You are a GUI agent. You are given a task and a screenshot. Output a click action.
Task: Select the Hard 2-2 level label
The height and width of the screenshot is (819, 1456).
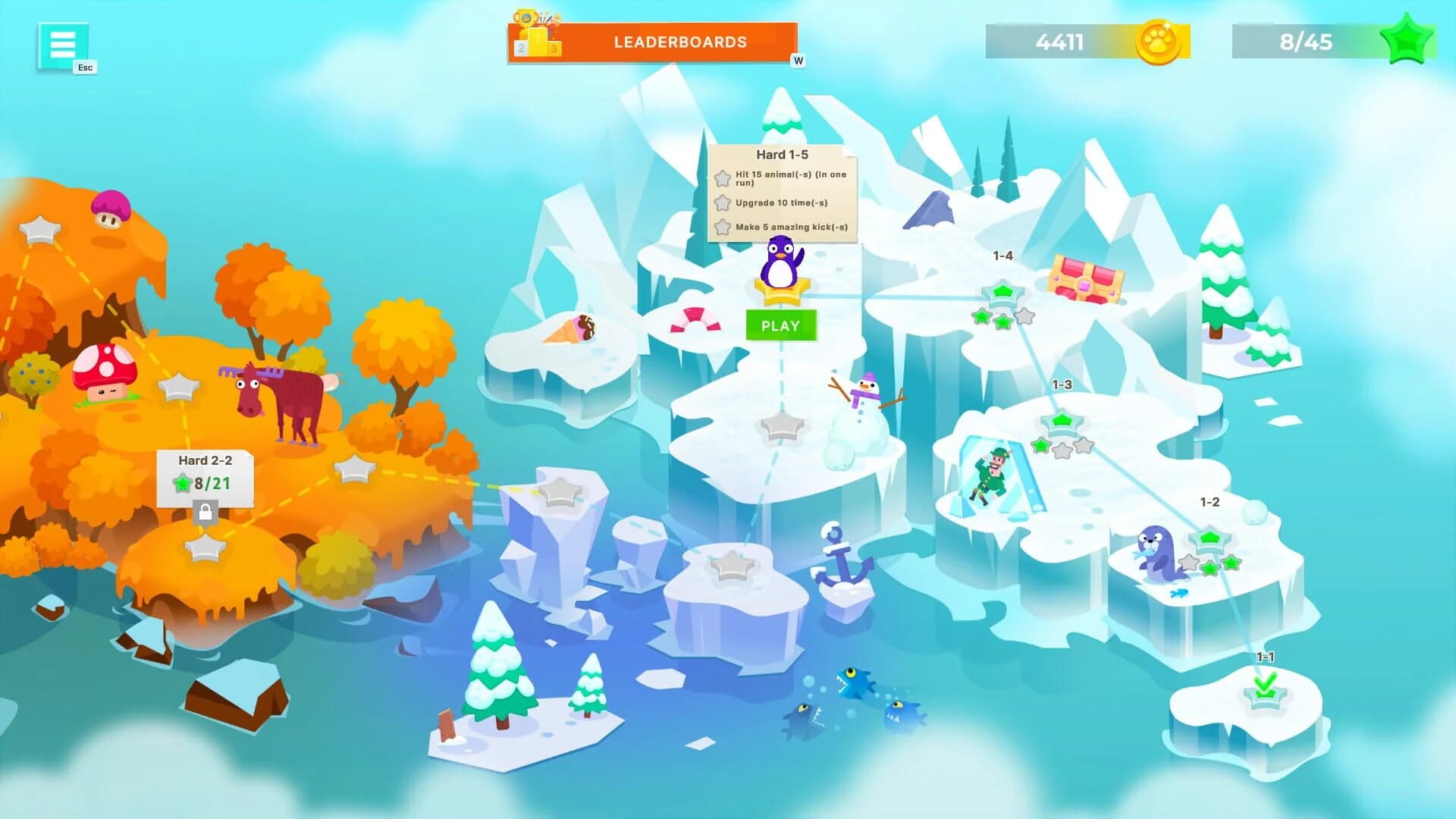point(206,460)
